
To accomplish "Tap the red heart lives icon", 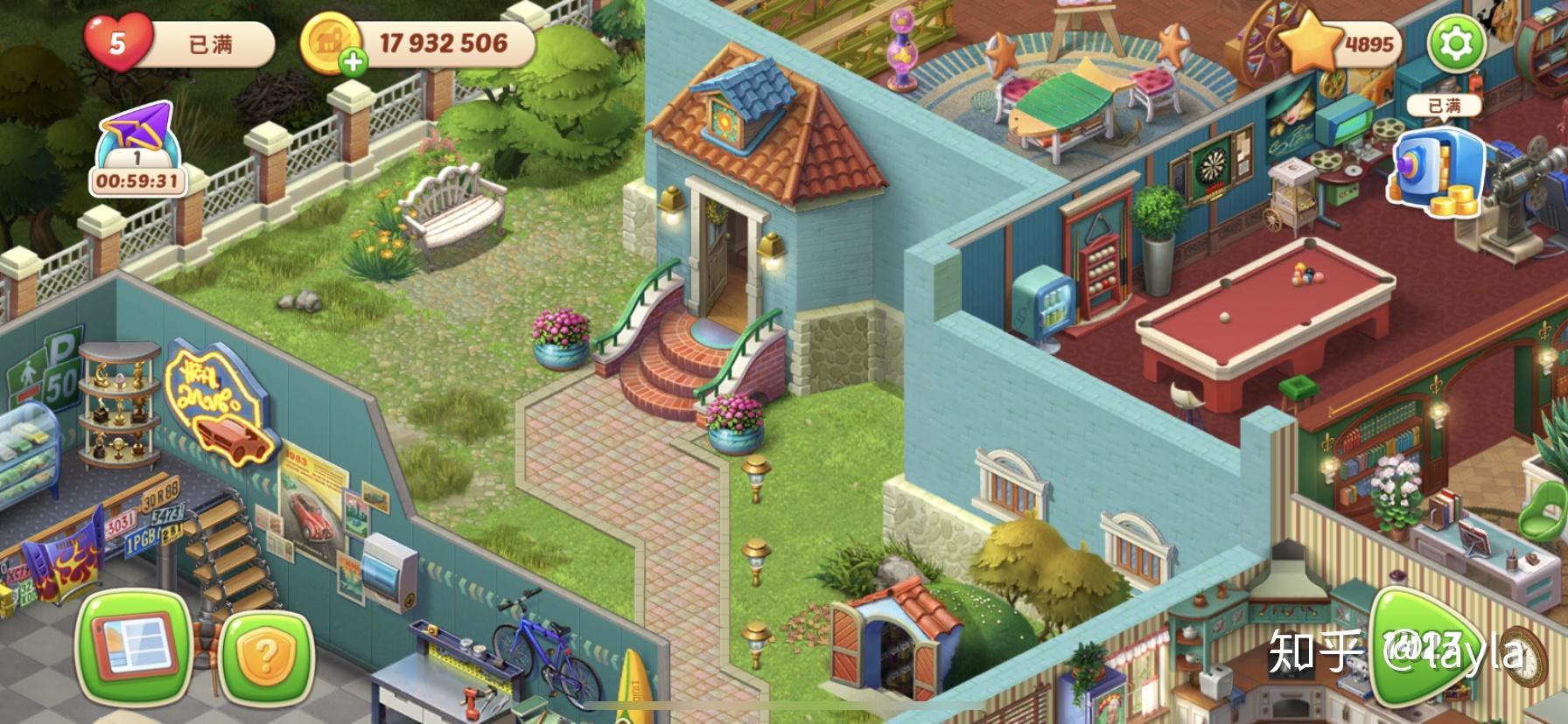I will coord(118,42).
